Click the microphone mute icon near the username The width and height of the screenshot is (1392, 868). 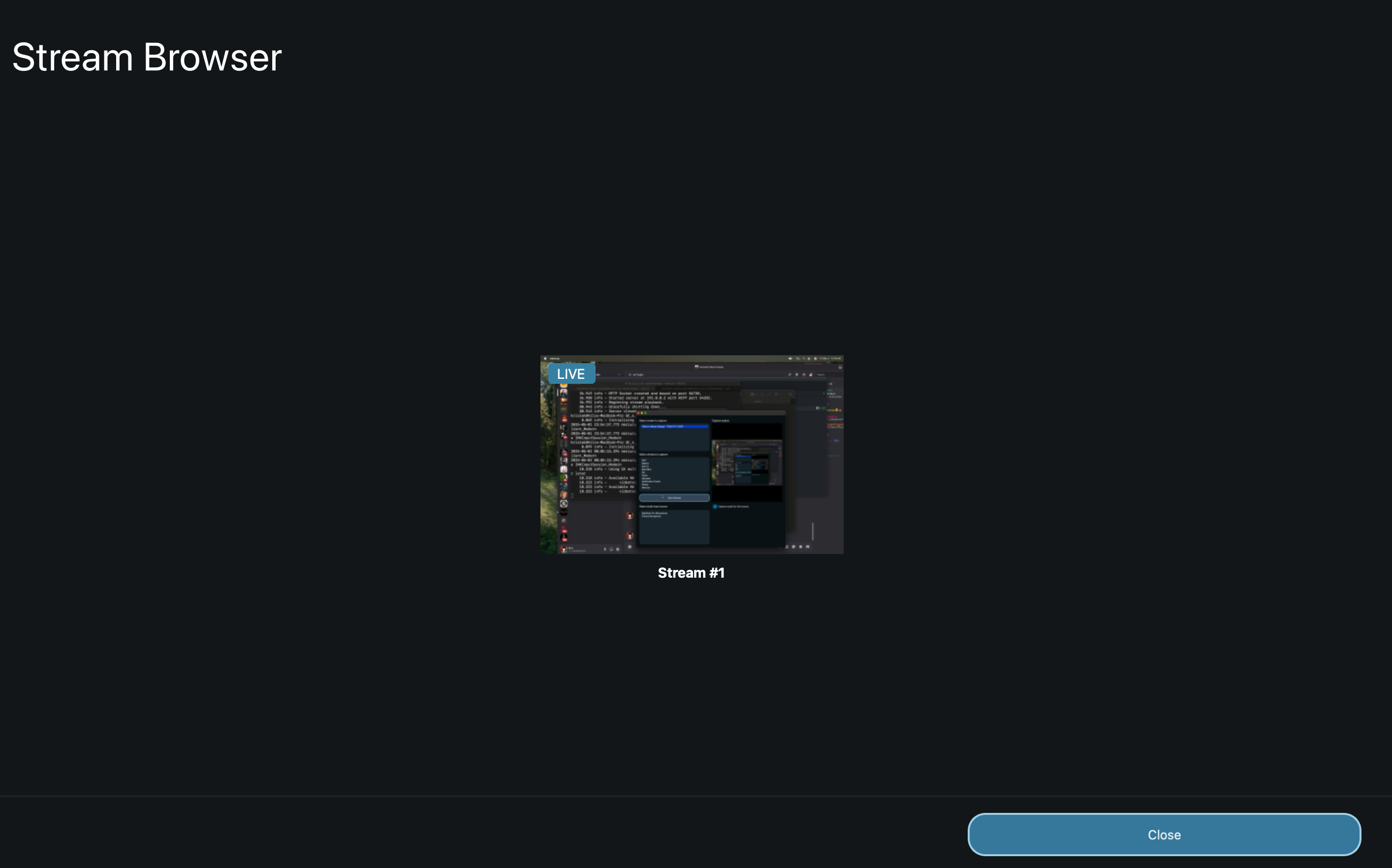pos(605,549)
